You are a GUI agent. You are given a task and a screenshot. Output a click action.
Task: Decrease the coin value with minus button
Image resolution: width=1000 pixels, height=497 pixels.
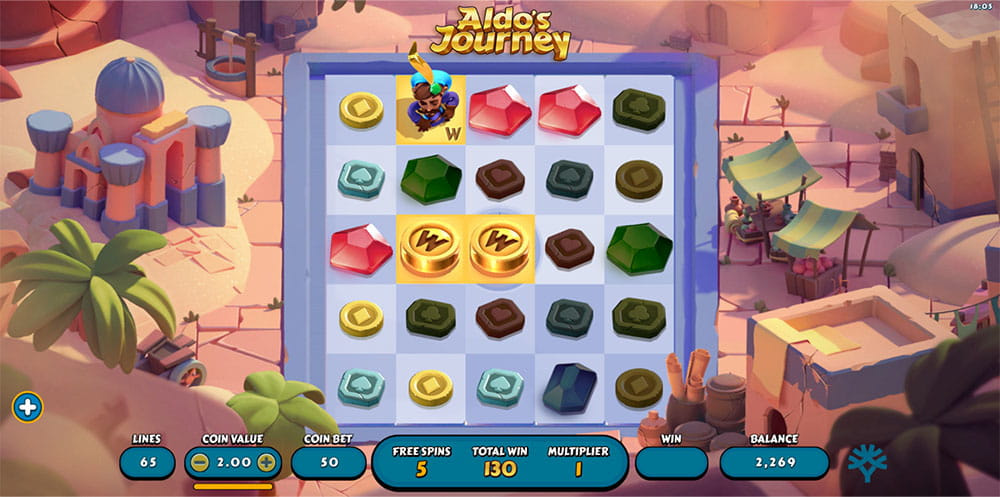pos(201,462)
